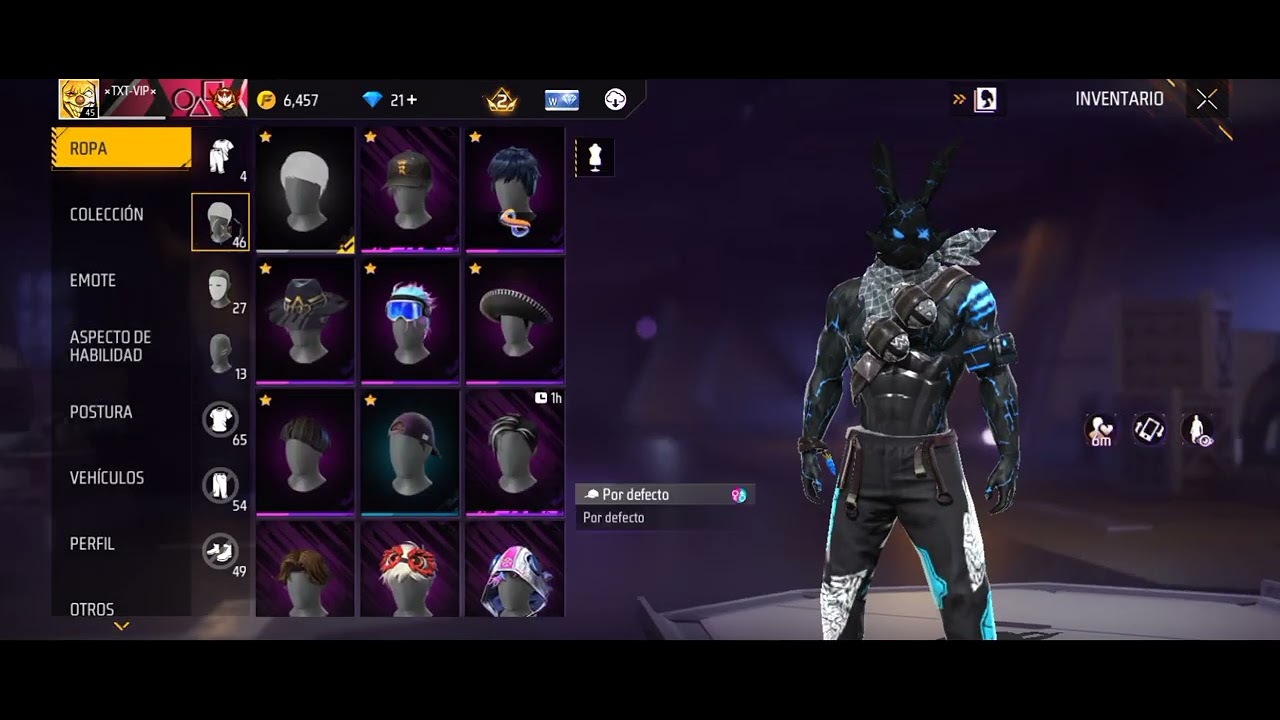Choose the blue ski goggles headgear
This screenshot has width=1280, height=720.
410,320
